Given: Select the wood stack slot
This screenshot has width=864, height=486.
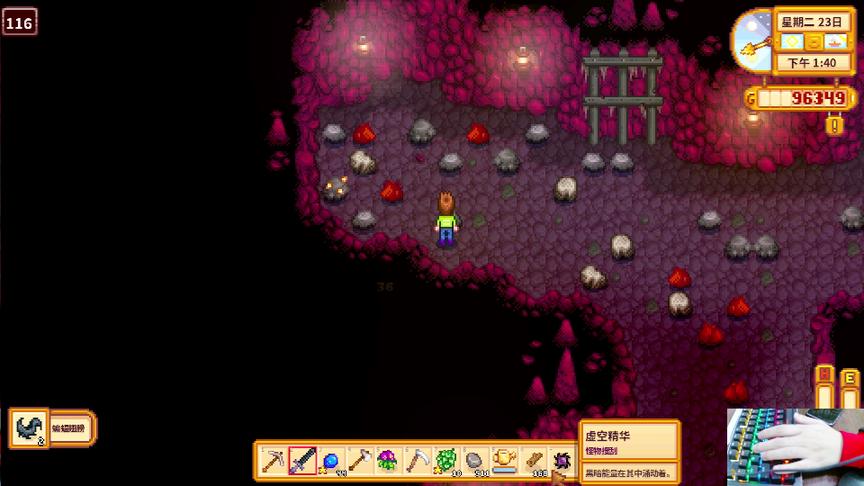Looking at the screenshot, I should [533, 461].
